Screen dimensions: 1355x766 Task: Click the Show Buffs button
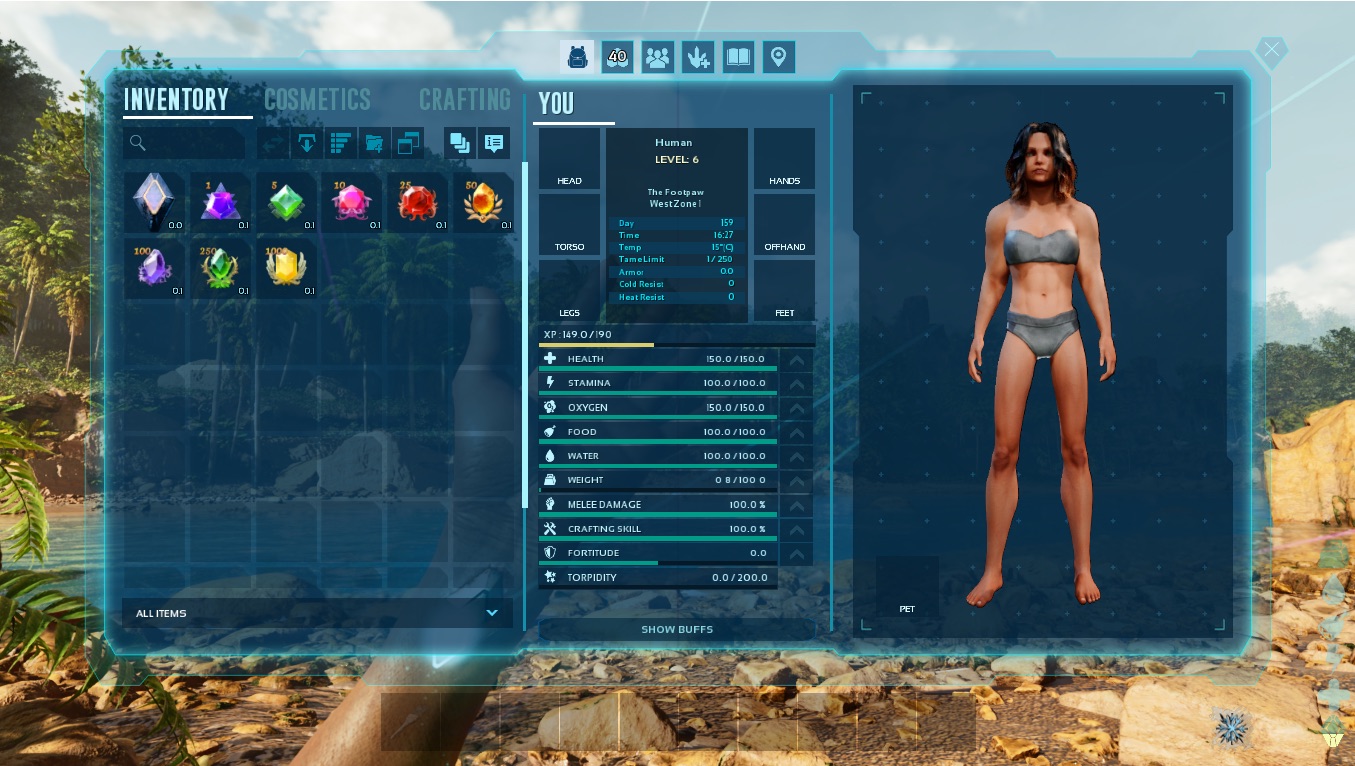[677, 630]
